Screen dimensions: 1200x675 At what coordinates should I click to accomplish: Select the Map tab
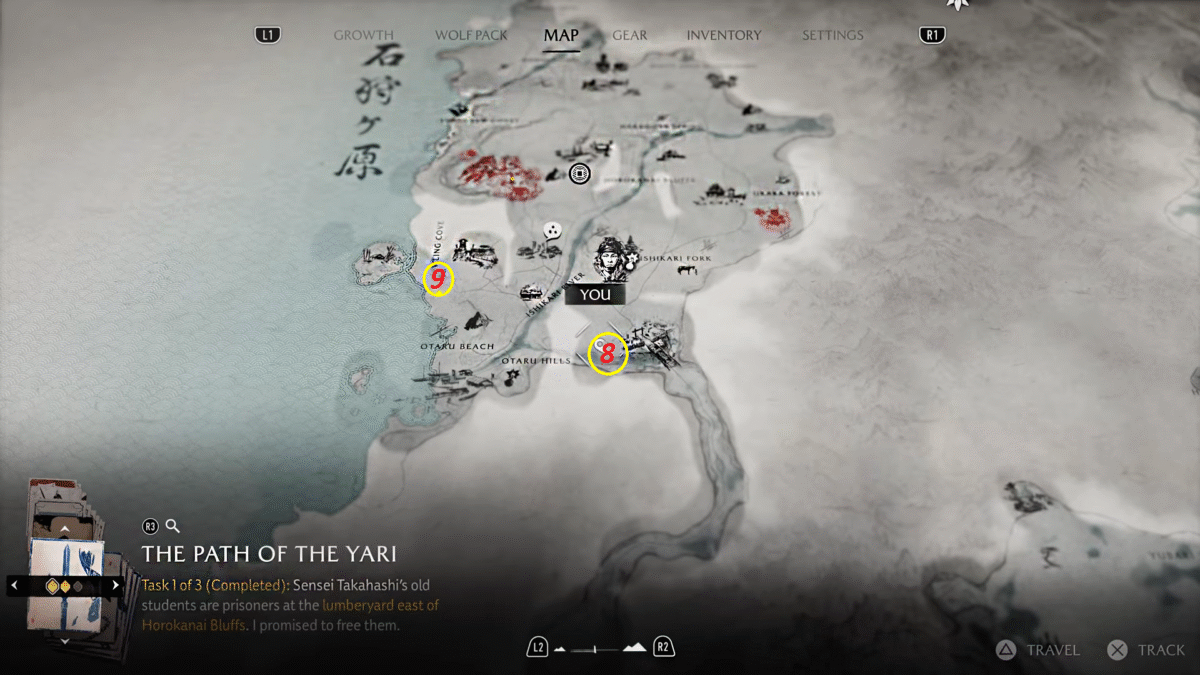561,35
